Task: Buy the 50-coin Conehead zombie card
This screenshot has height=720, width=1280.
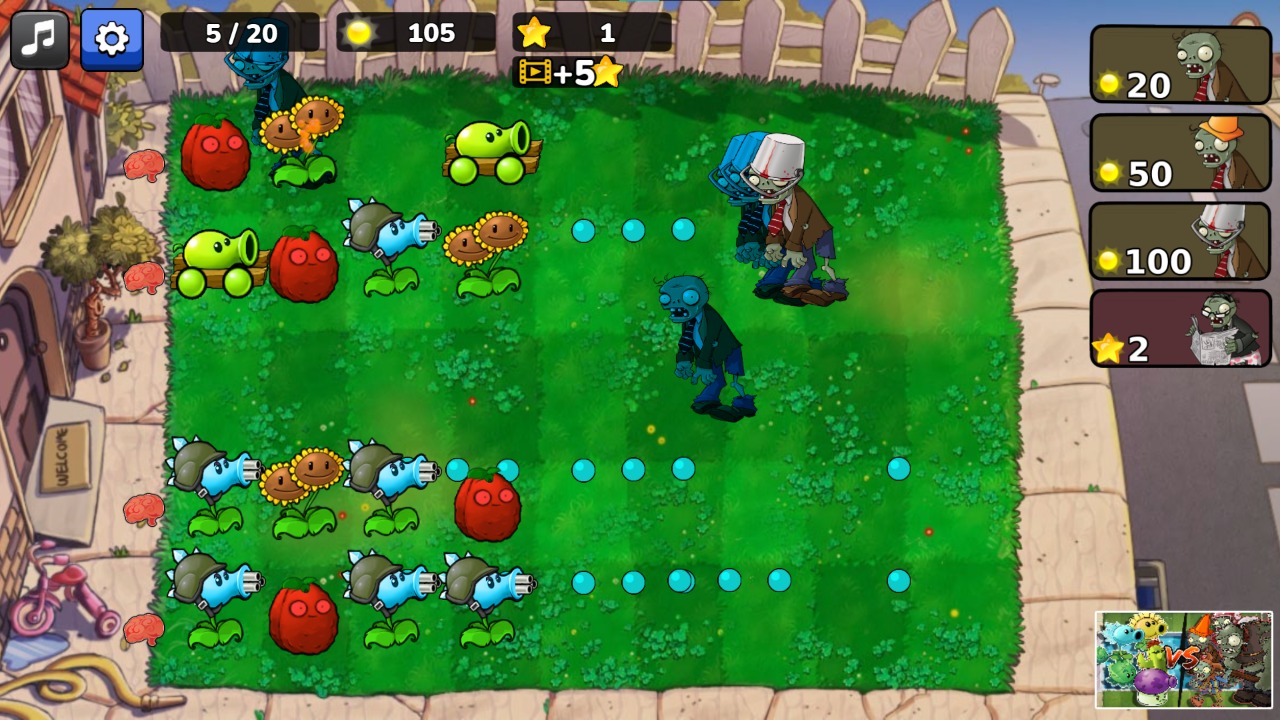Action: 1180,154
